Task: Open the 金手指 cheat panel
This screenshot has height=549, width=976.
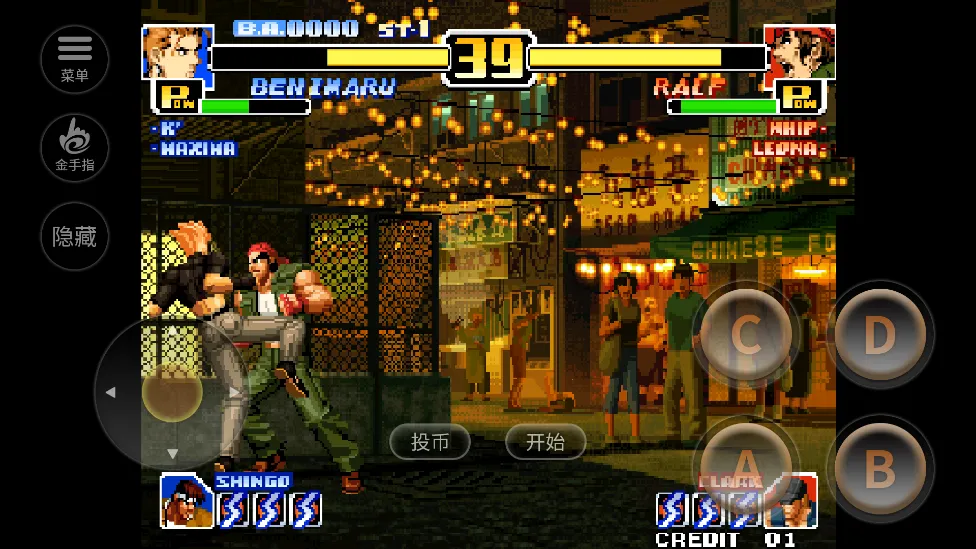Action: tap(75, 146)
